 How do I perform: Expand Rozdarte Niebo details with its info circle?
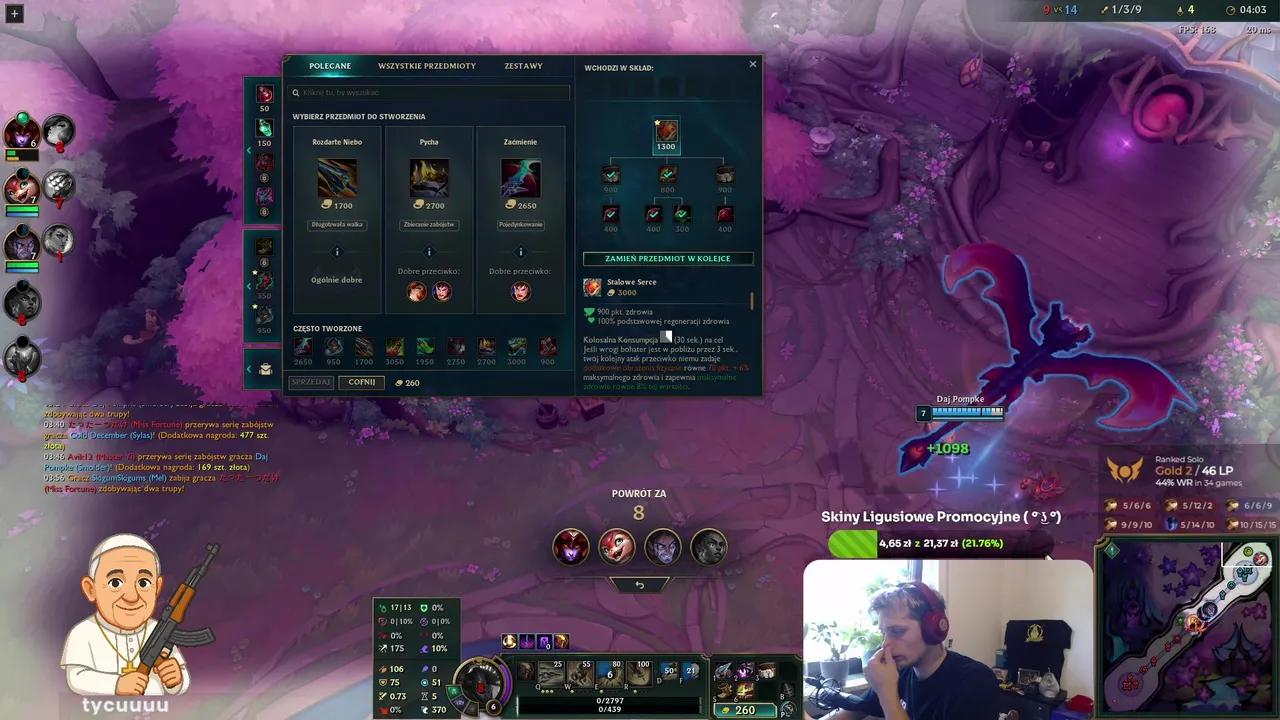pyautogui.click(x=337, y=252)
